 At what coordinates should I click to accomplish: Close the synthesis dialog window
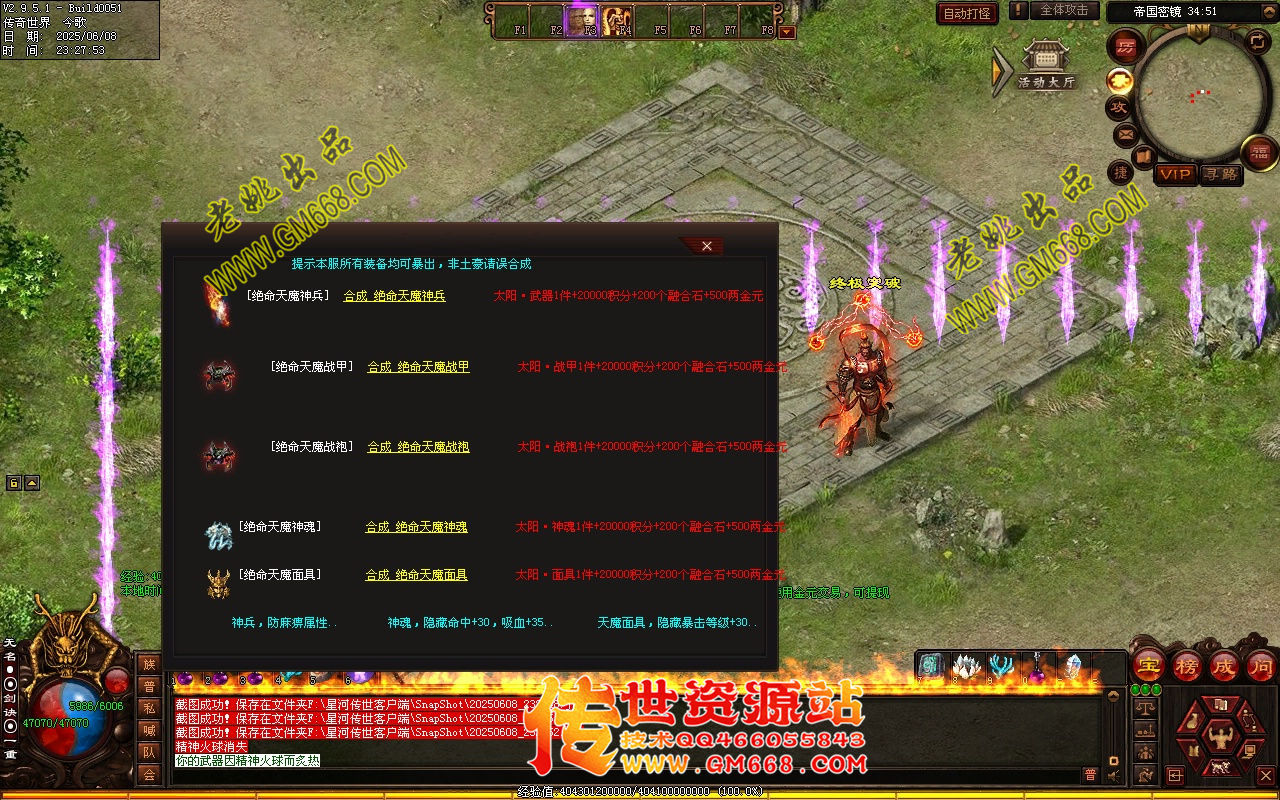point(706,246)
